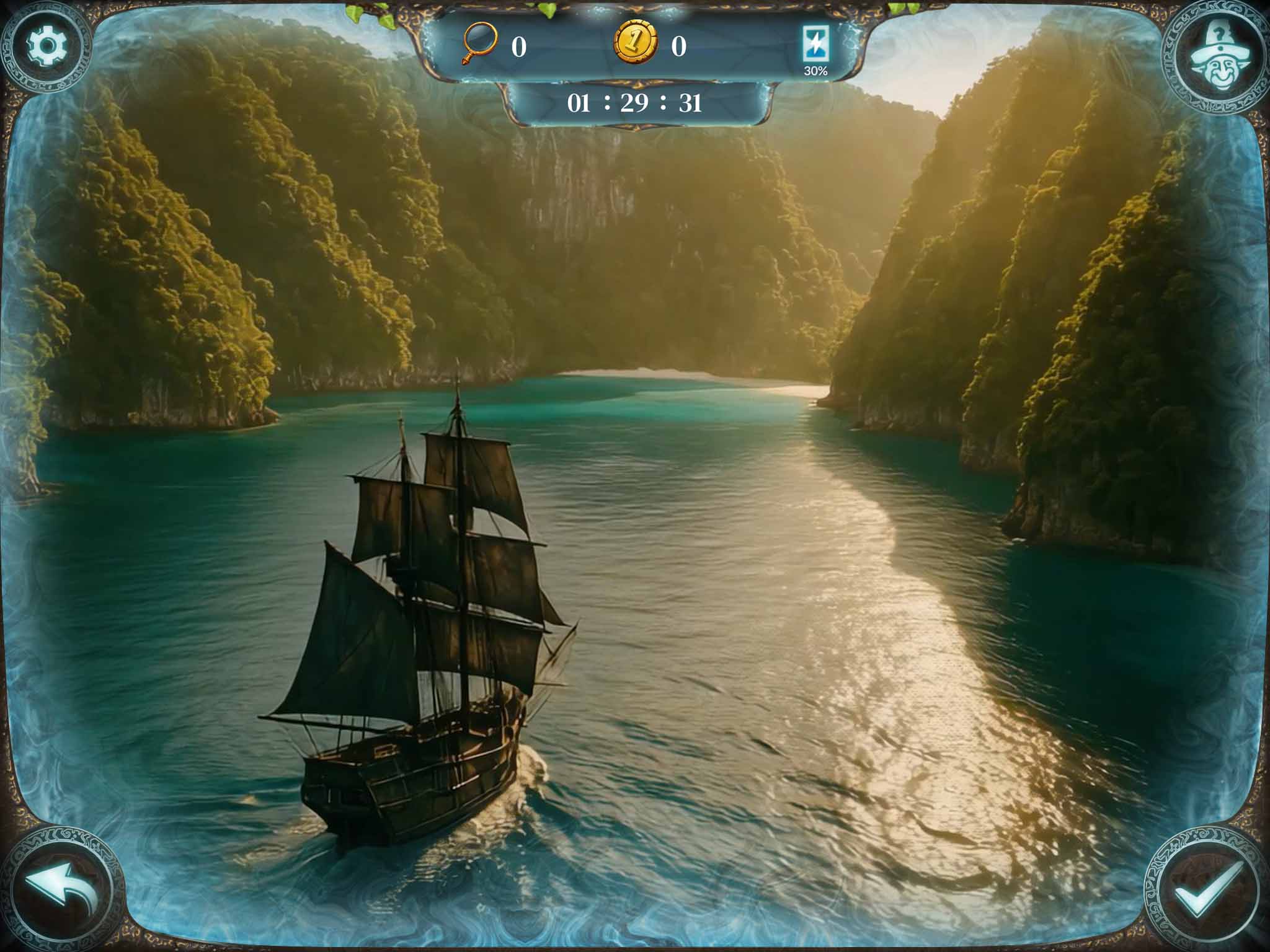
Task: Click the magnifying glass hint icon
Action: click(481, 43)
